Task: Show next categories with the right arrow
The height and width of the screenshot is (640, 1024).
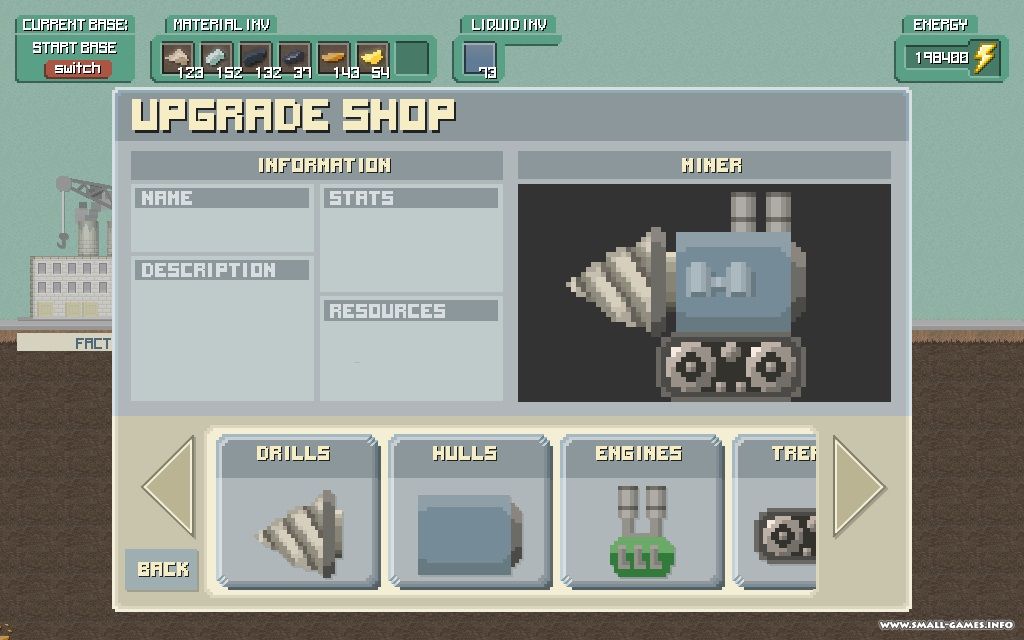Action: [859, 487]
